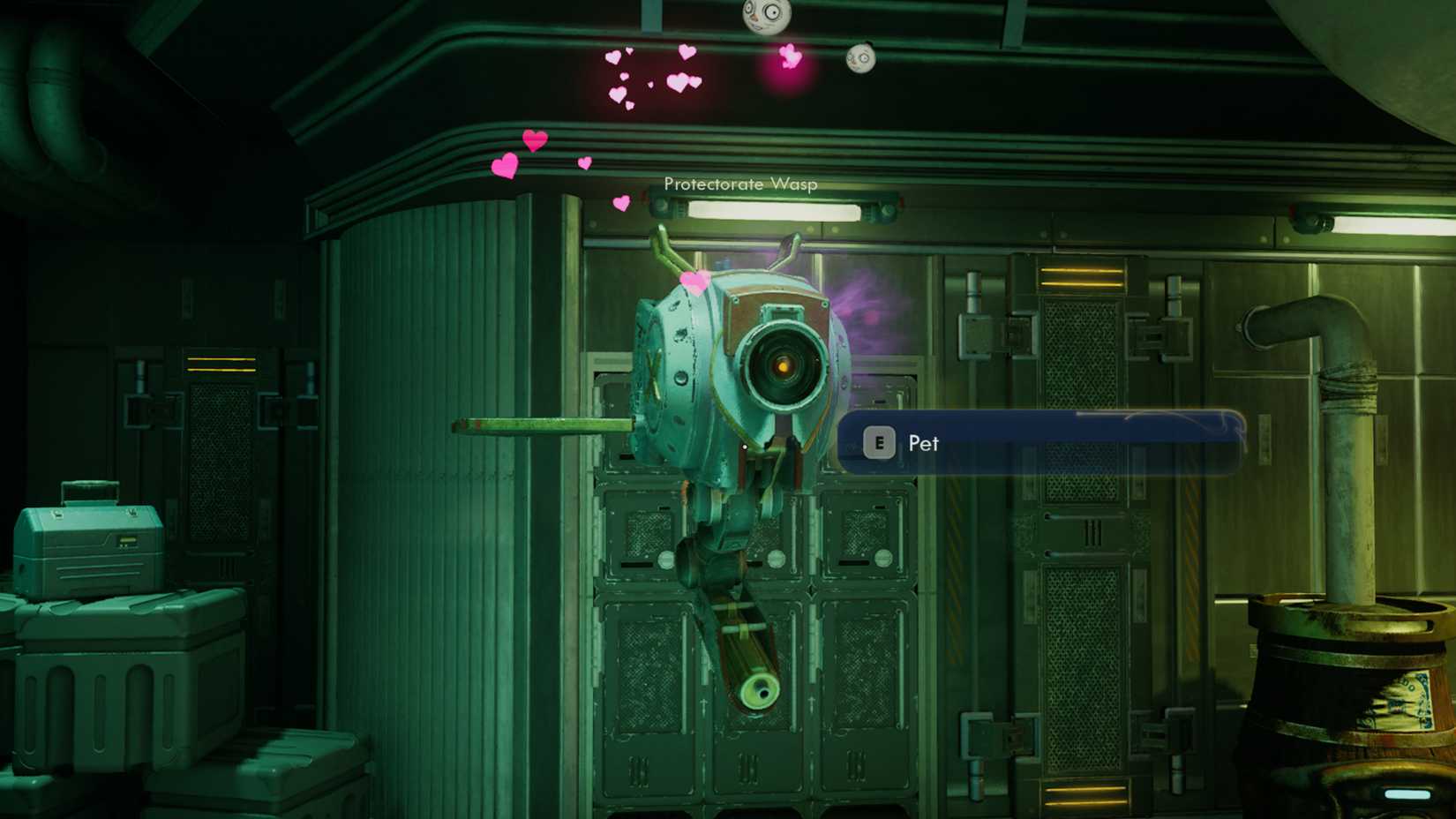The height and width of the screenshot is (819, 1456).
Task: Click the E key prompt icon
Action: [x=879, y=443]
